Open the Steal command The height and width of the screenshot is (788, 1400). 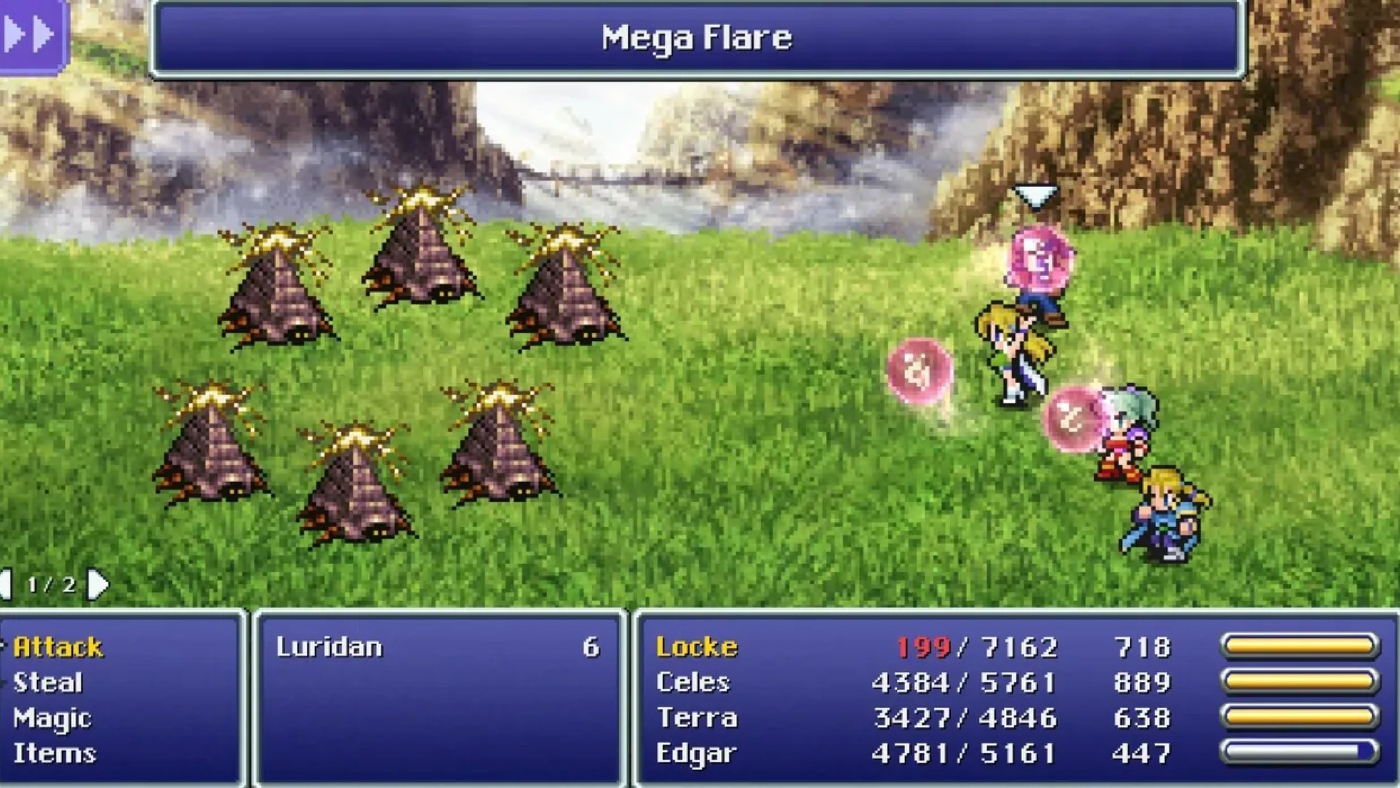point(46,682)
